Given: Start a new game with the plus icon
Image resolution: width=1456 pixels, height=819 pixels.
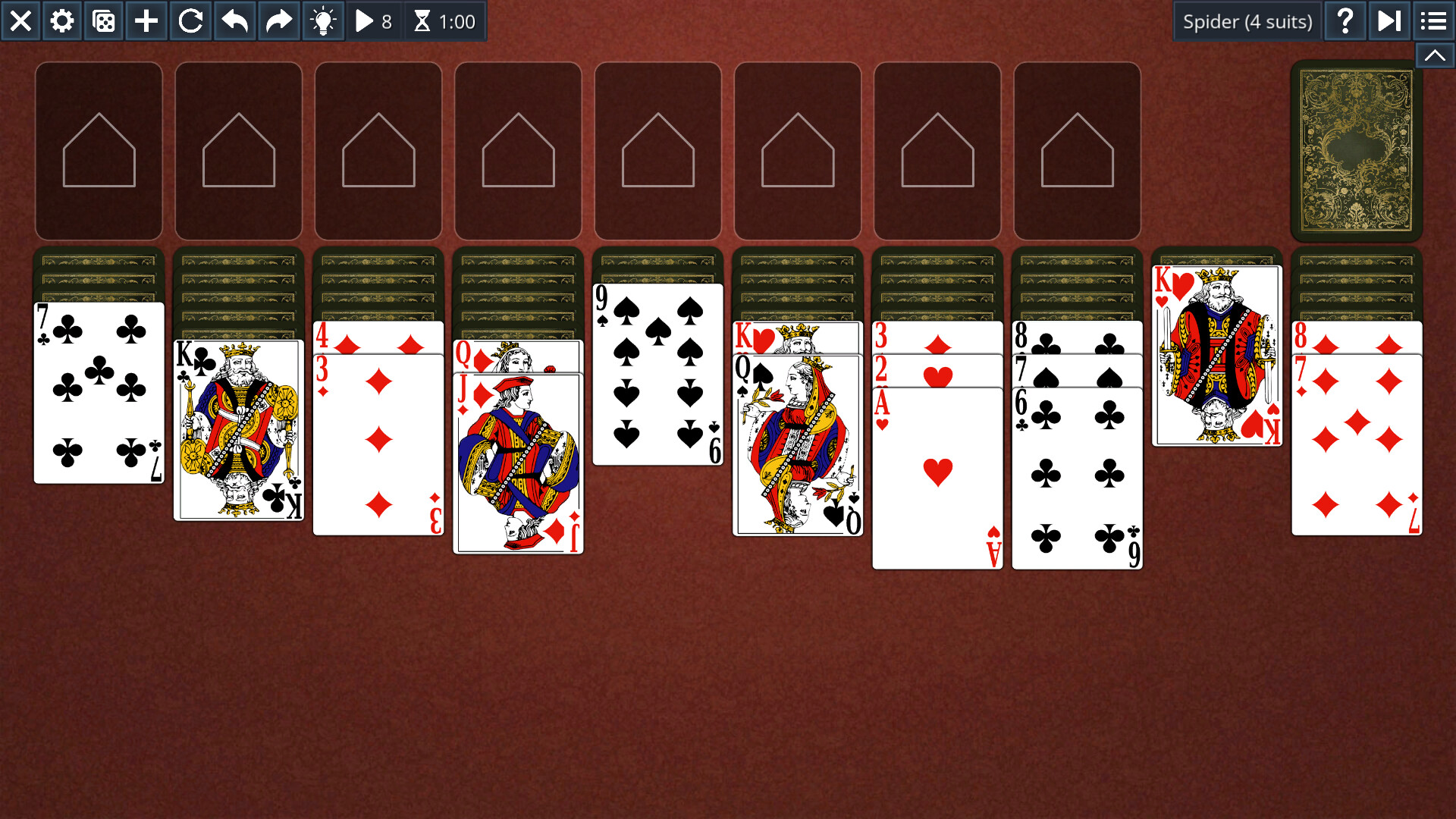Looking at the screenshot, I should click(146, 21).
